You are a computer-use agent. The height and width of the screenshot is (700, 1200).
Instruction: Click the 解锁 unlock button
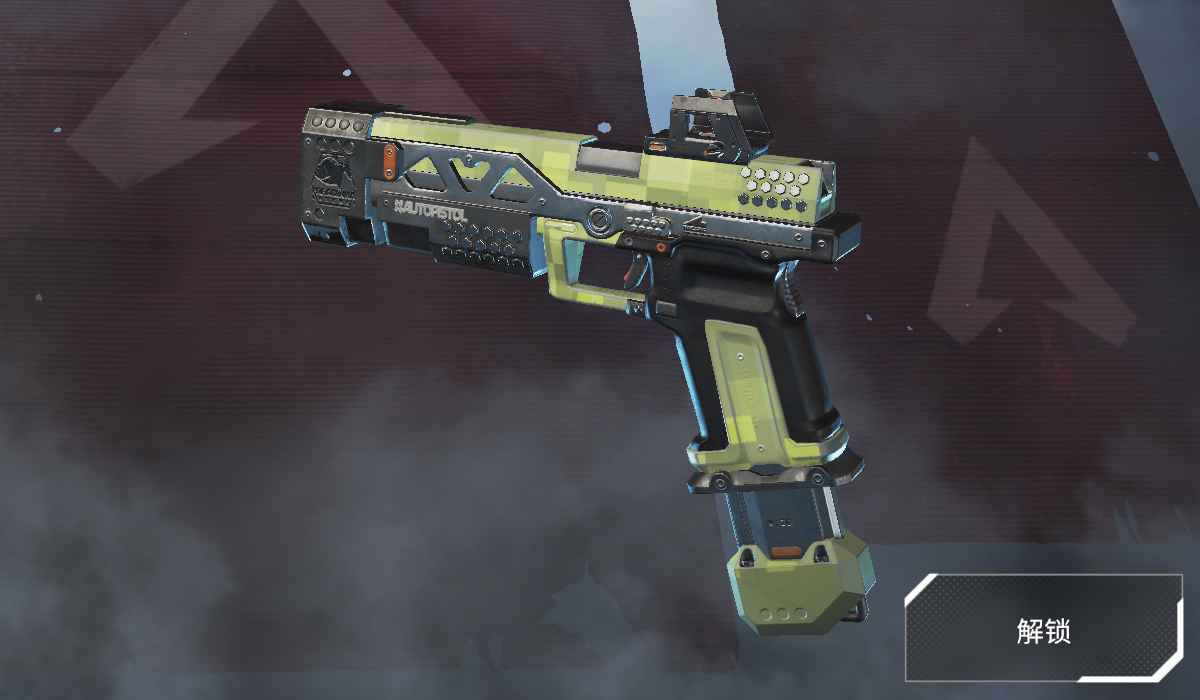[x=1043, y=629]
